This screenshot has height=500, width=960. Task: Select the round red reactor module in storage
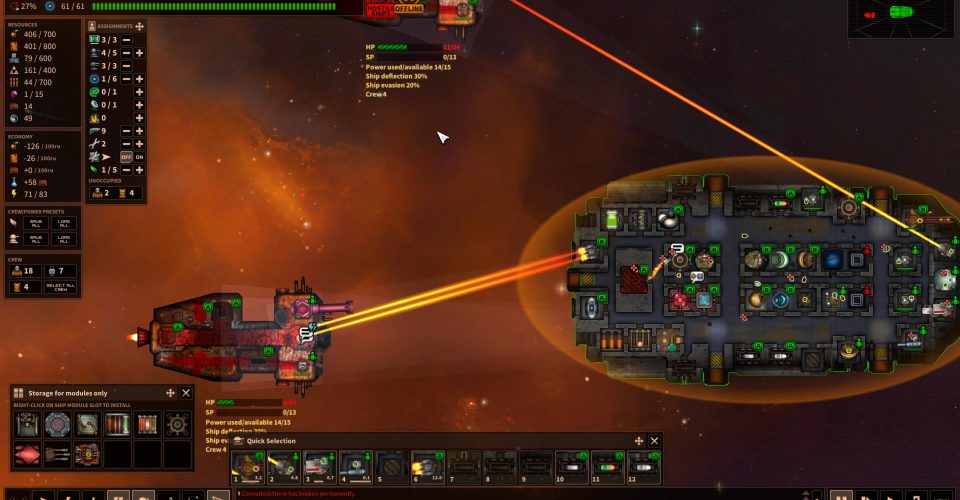pos(58,423)
